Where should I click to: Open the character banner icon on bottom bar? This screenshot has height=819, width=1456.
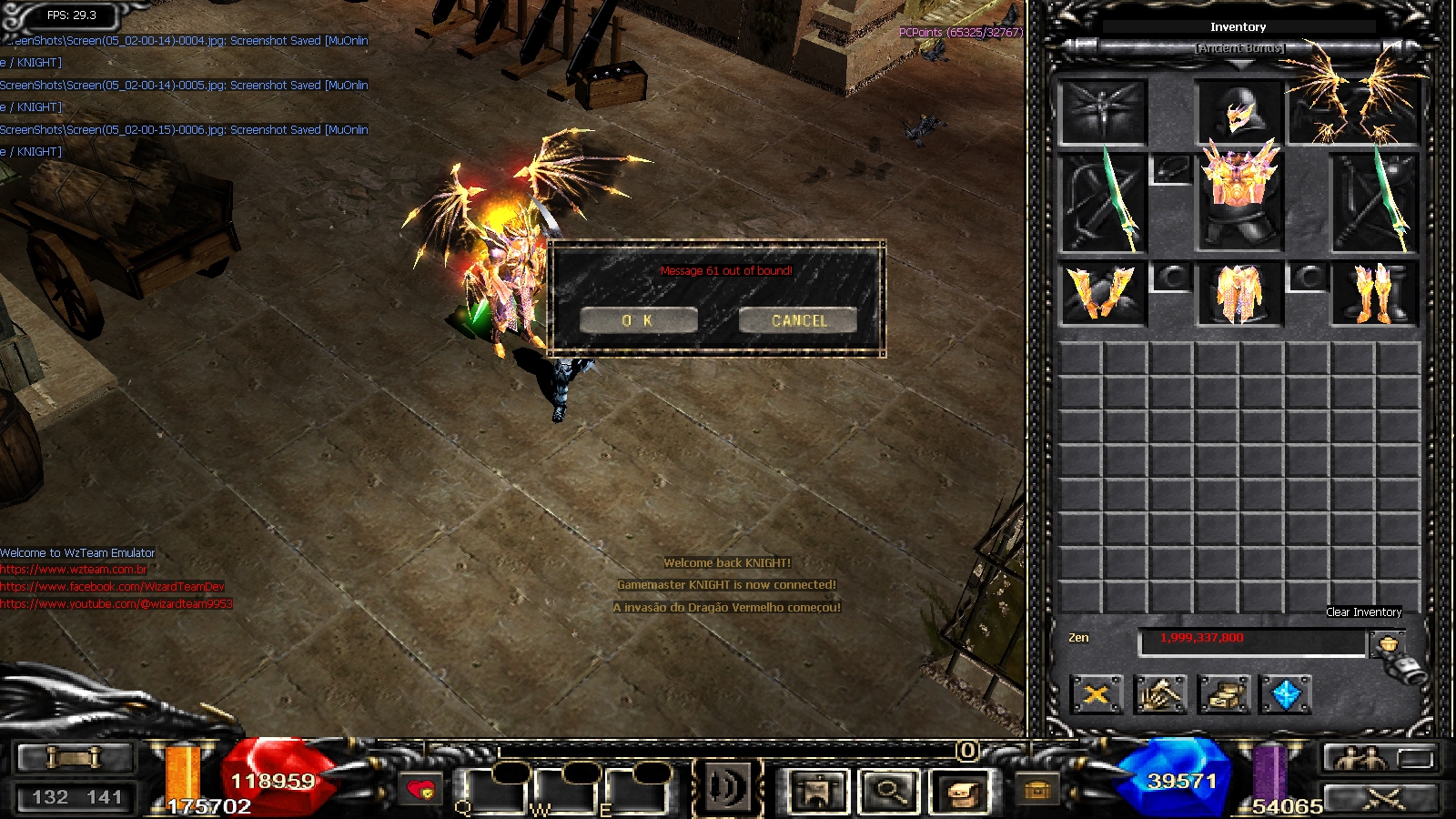[x=818, y=791]
